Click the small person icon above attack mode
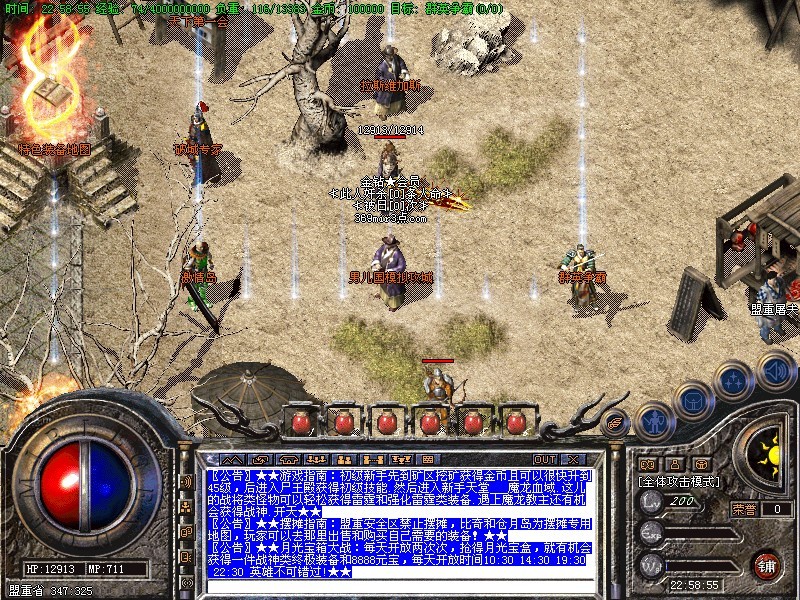The image size is (800, 600). point(674,464)
